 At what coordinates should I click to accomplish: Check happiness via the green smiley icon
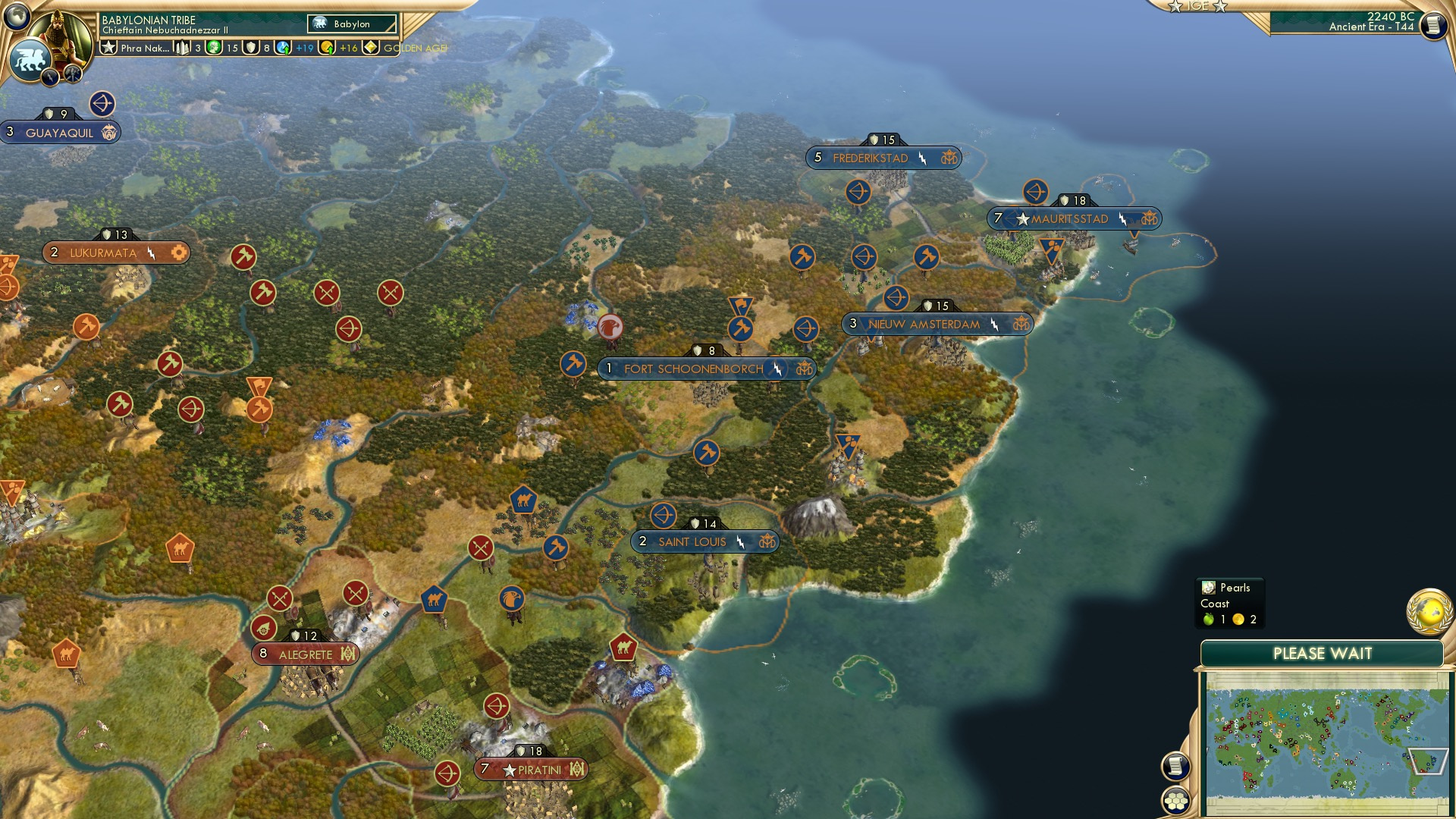(x=215, y=47)
